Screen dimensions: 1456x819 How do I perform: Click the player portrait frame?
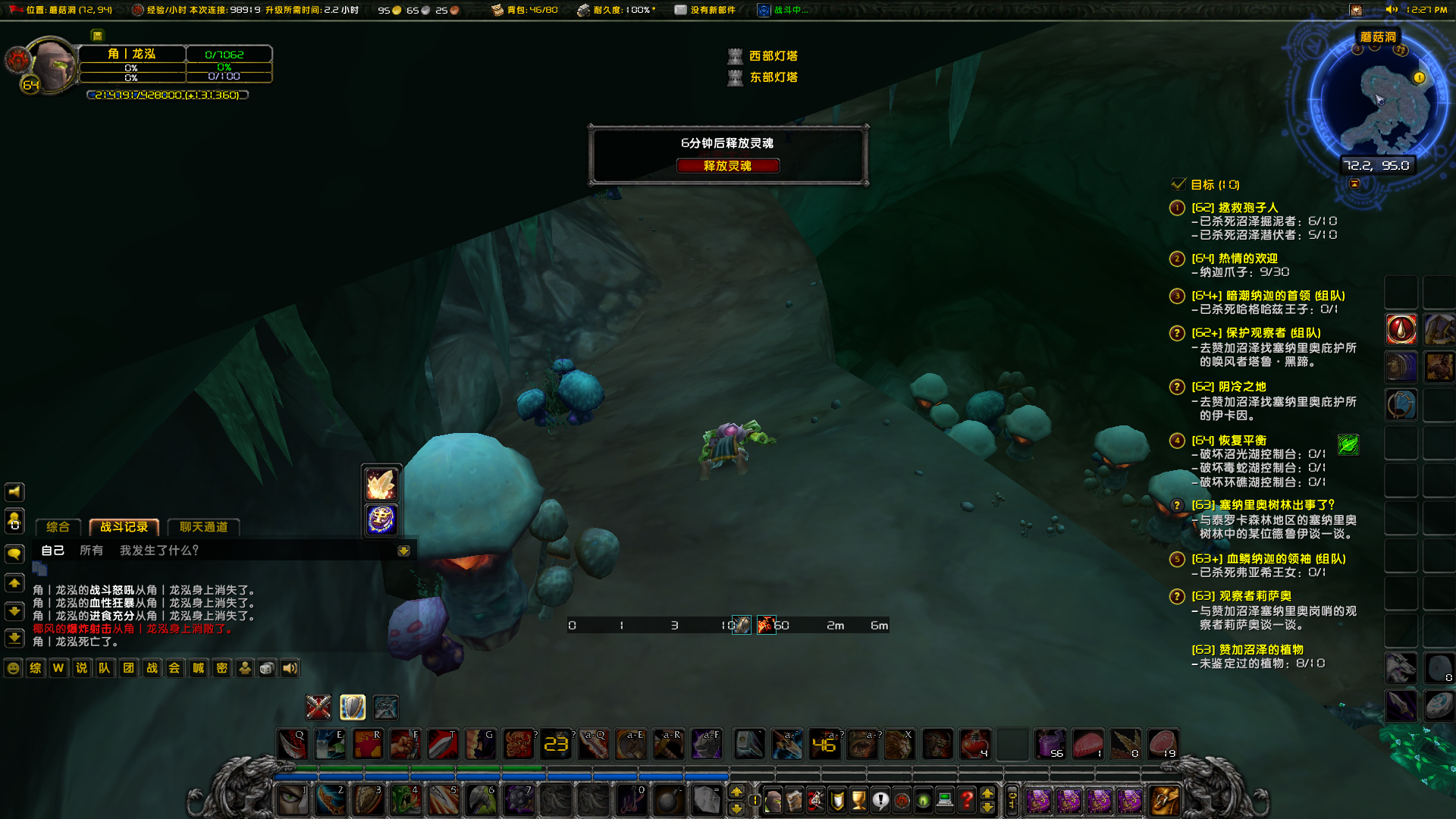[x=50, y=66]
